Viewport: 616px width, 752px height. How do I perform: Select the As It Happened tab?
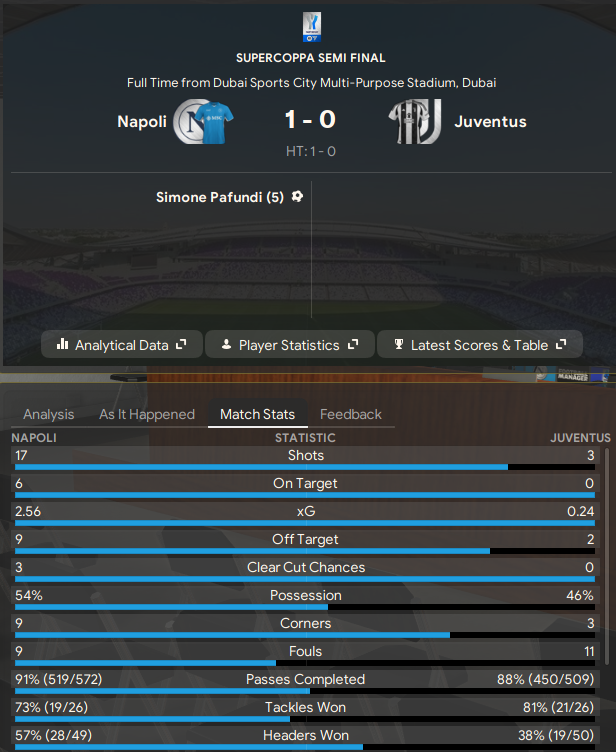[147, 414]
